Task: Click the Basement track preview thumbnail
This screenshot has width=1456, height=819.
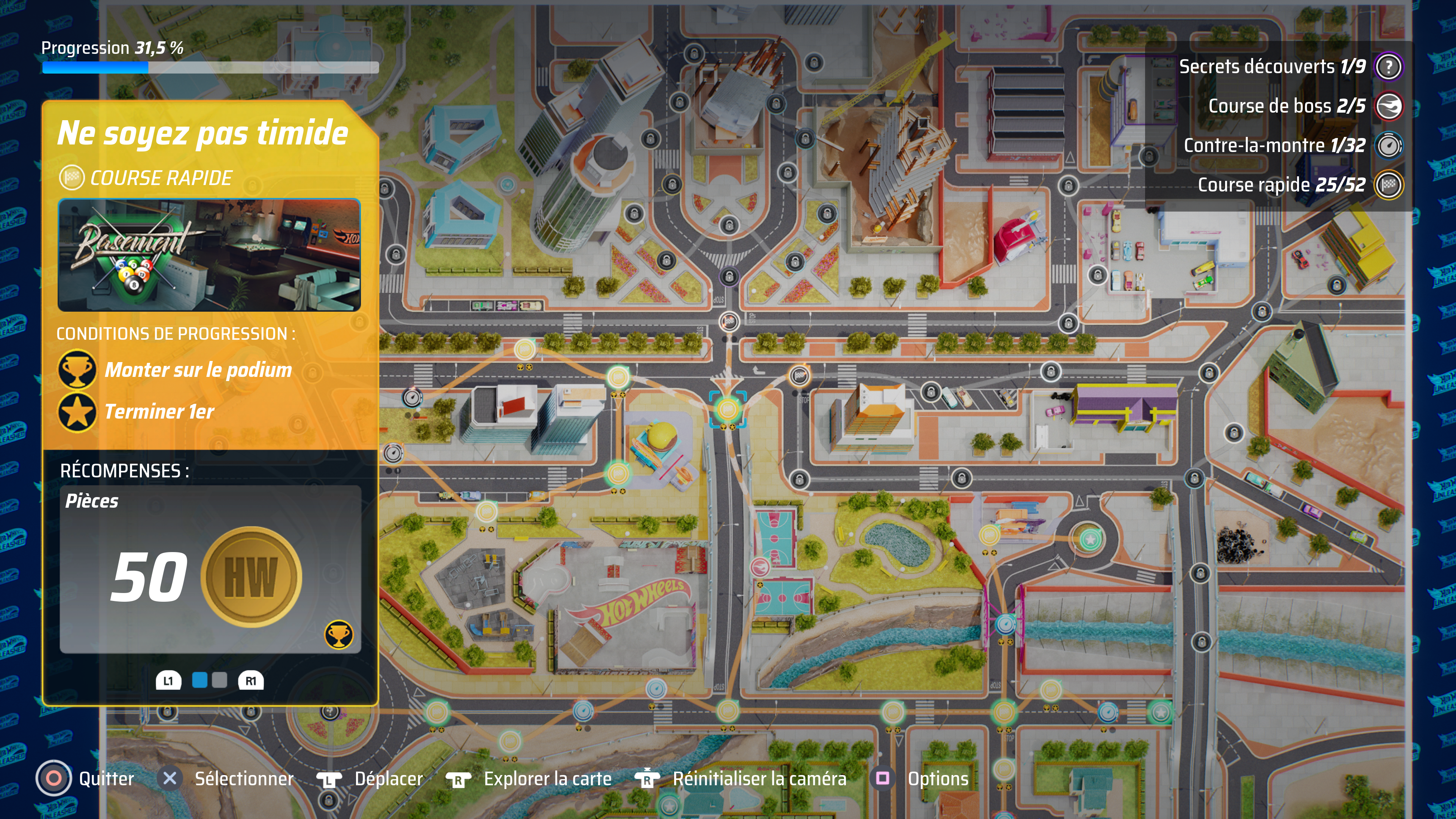Action: click(x=209, y=254)
